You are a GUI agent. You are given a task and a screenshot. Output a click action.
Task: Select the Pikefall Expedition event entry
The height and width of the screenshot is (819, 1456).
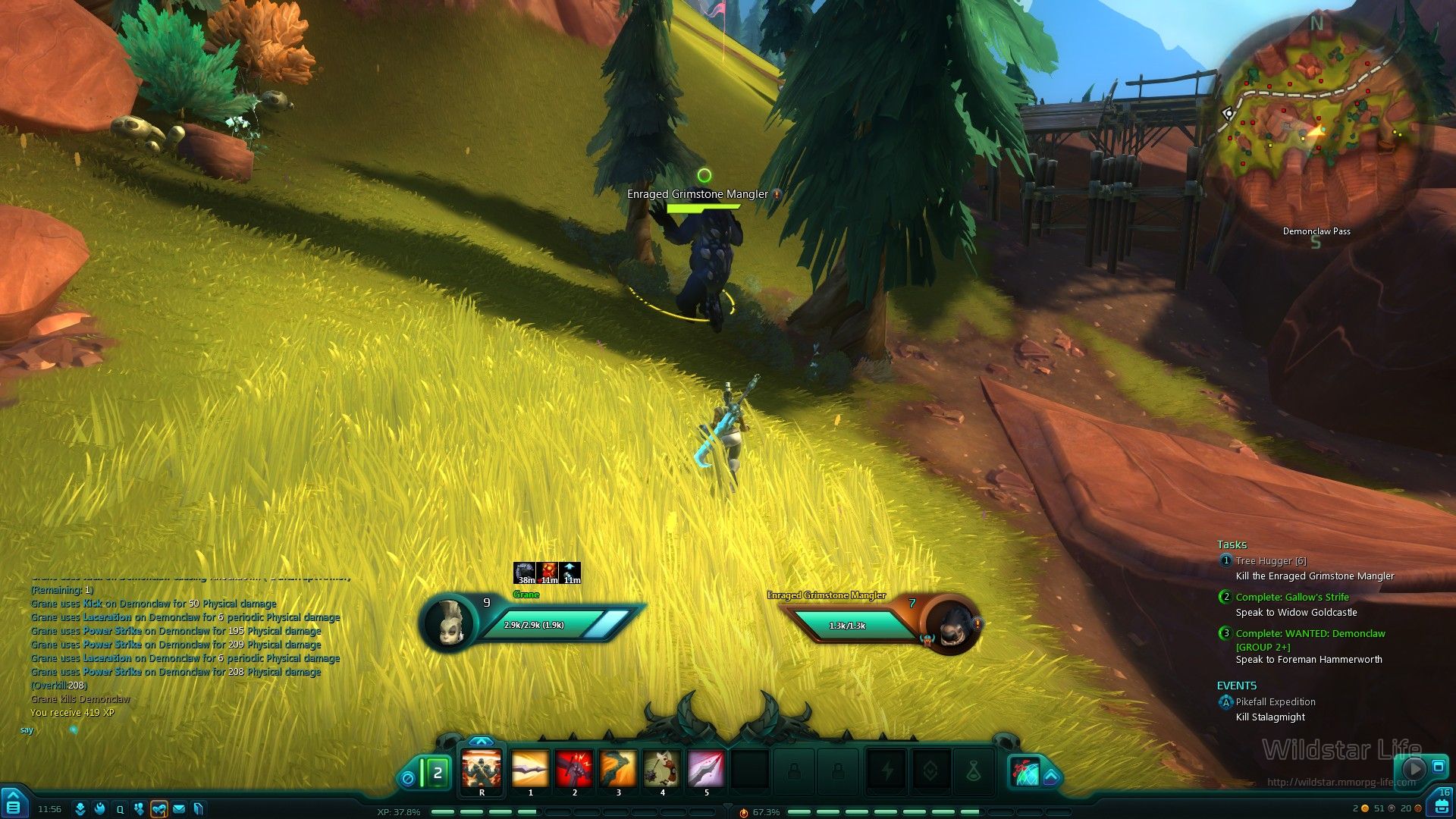(x=1275, y=702)
